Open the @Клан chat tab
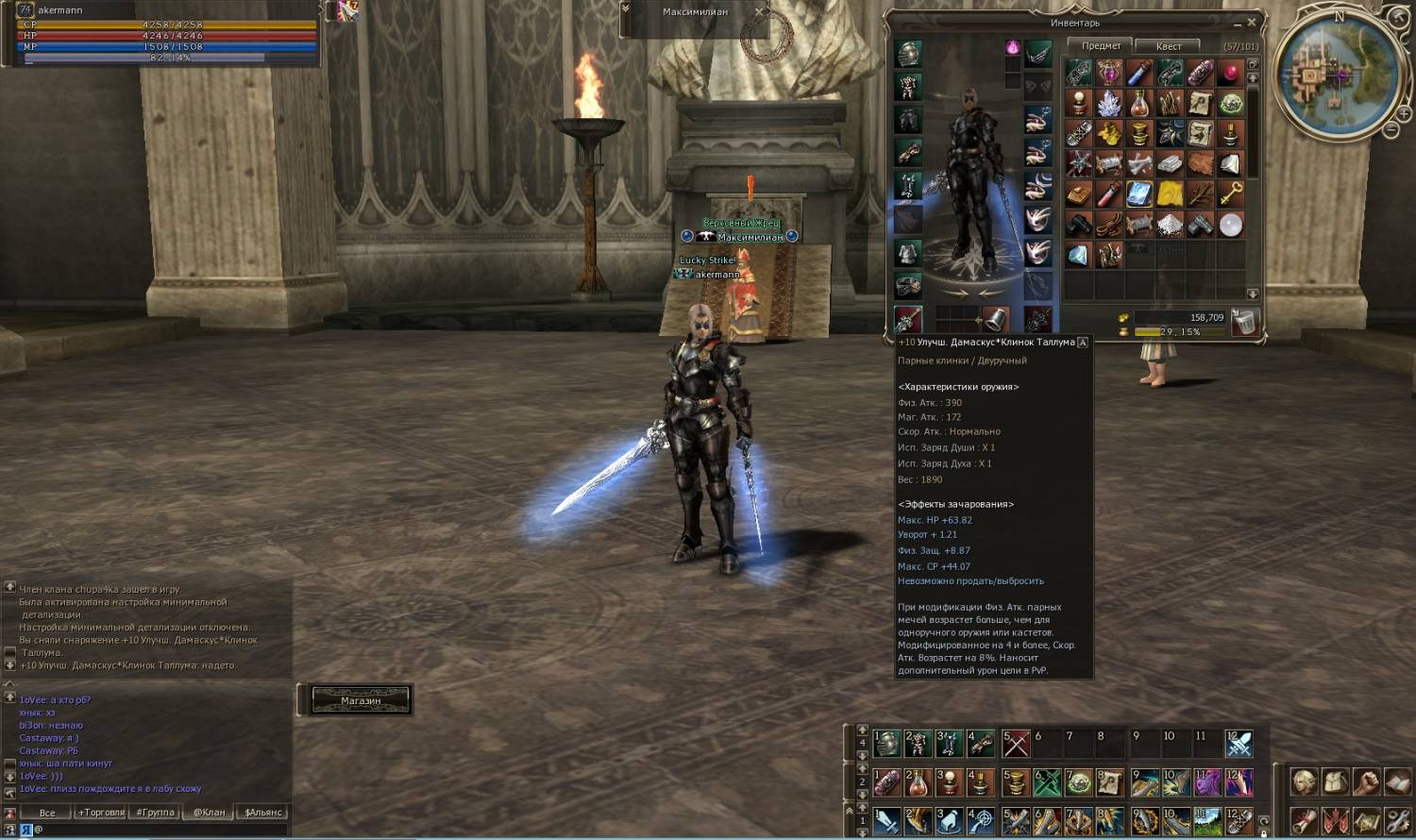Image resolution: width=1416 pixels, height=840 pixels. click(210, 813)
